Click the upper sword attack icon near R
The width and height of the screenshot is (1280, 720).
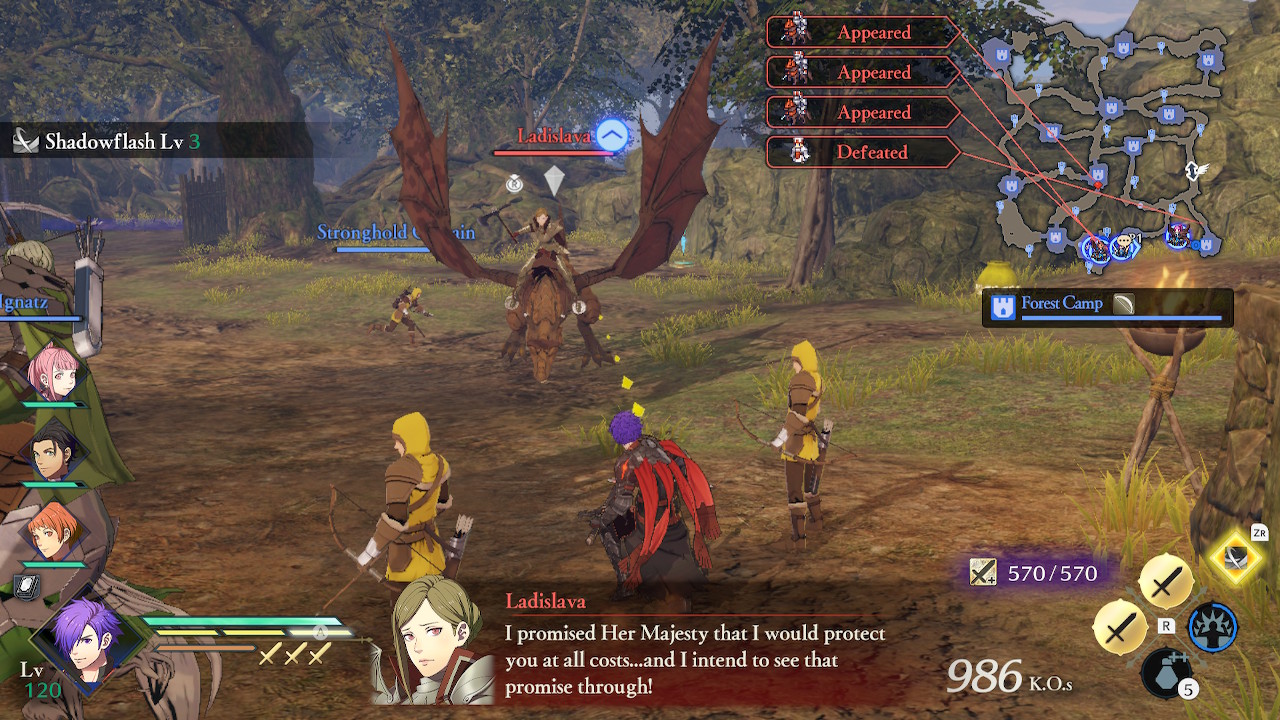1168,582
